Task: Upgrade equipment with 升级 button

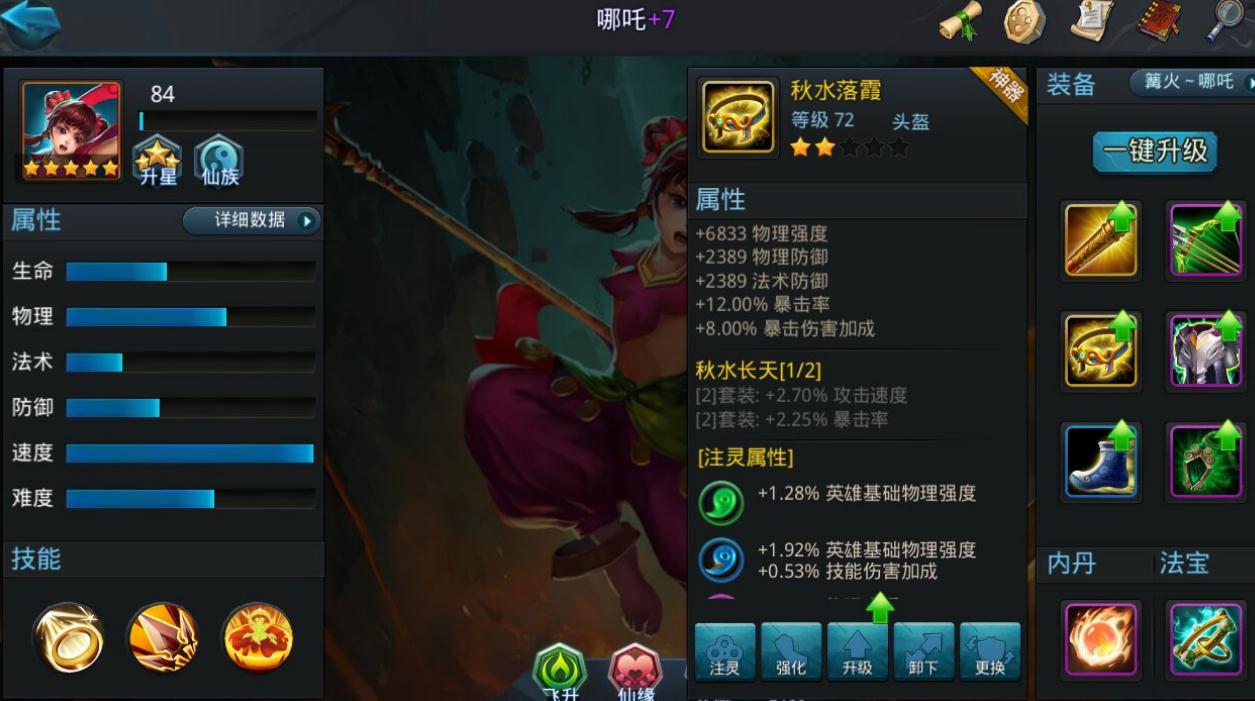Action: click(857, 652)
